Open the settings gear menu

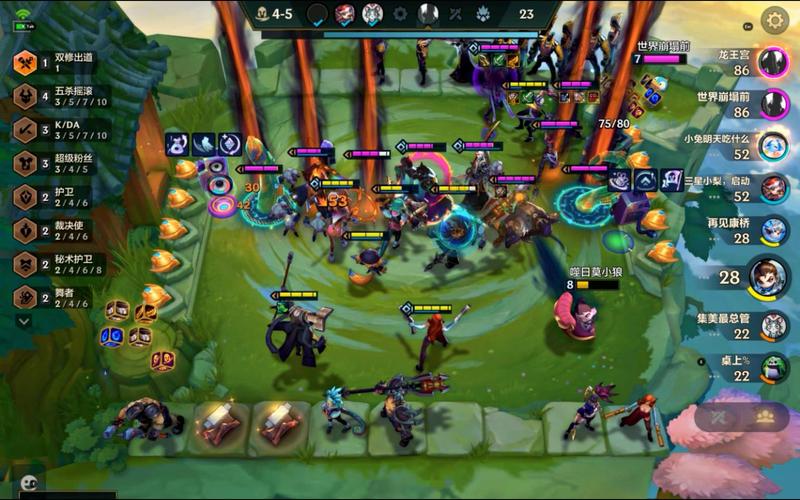click(774, 19)
